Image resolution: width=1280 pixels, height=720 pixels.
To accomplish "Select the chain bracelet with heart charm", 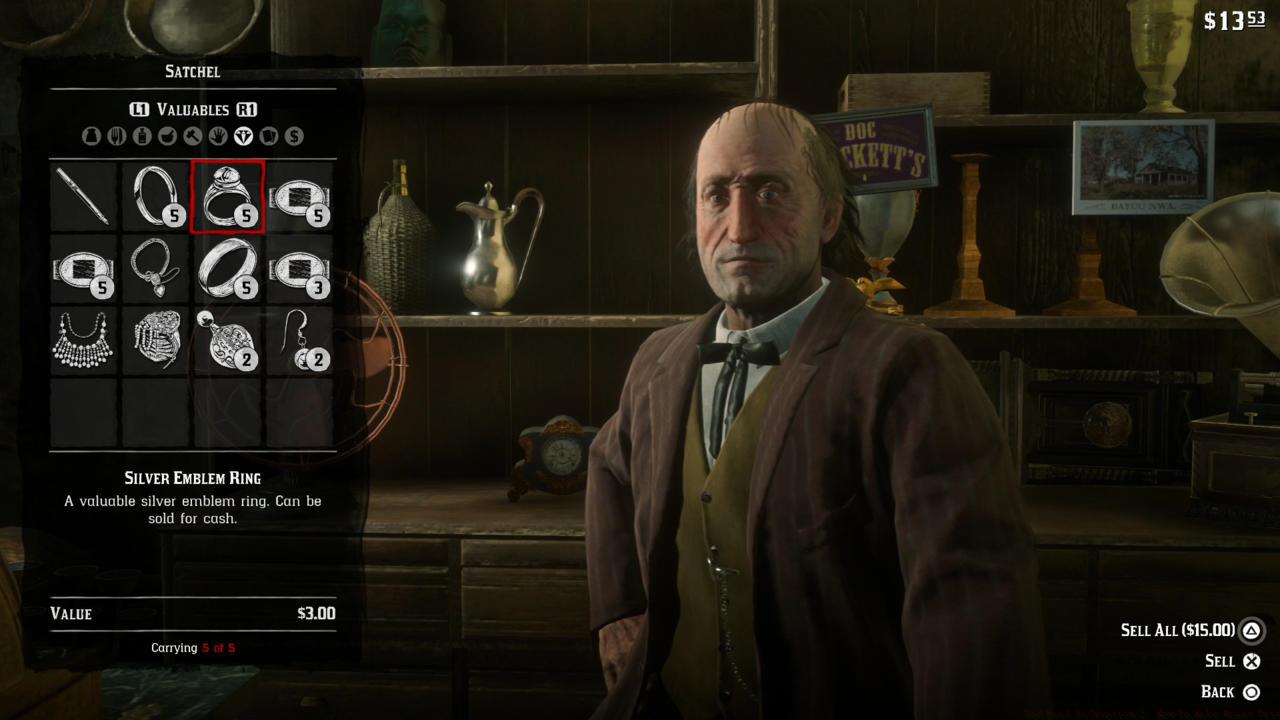I will (x=156, y=269).
